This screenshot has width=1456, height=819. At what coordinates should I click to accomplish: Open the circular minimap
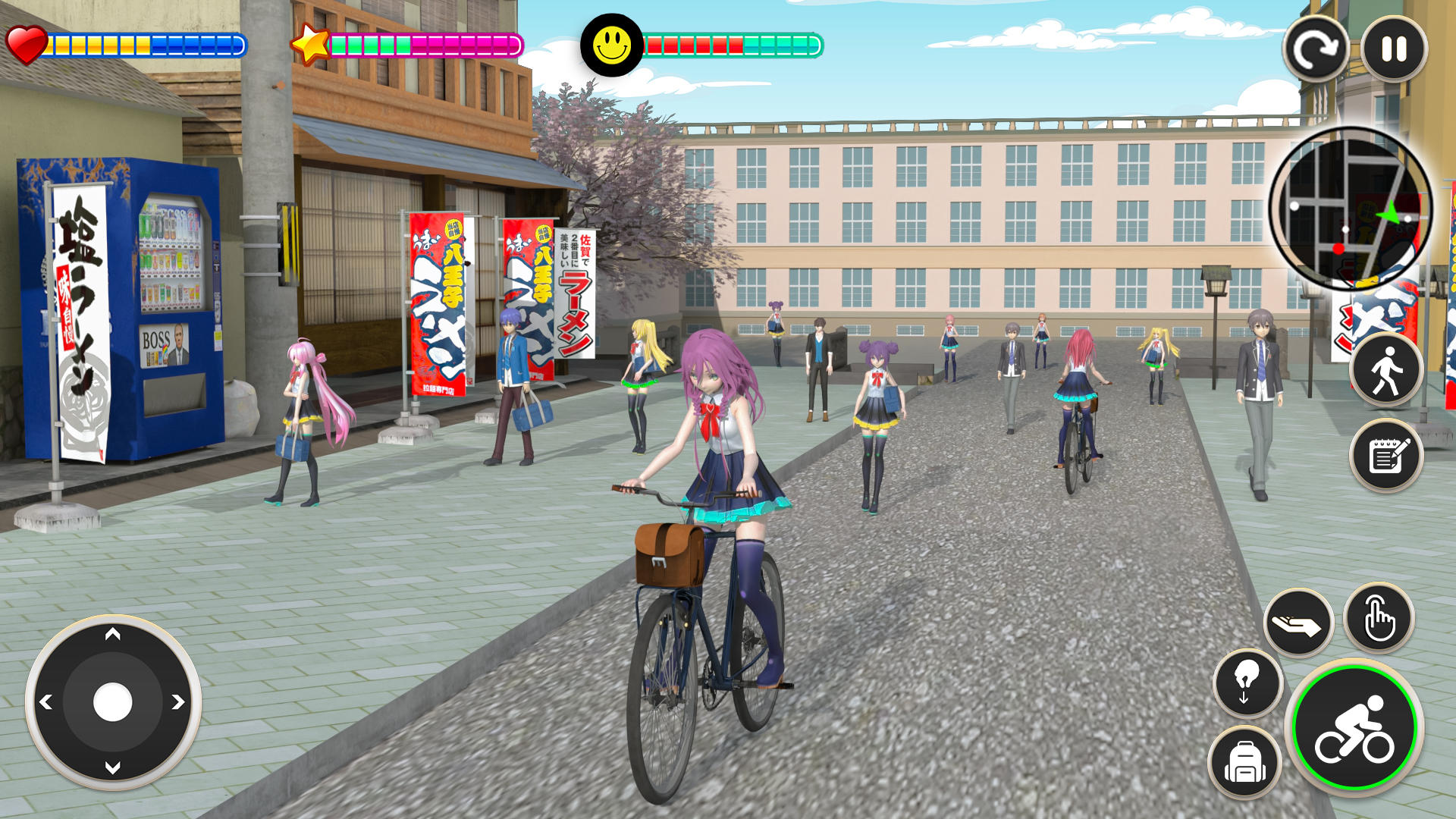point(1351,209)
